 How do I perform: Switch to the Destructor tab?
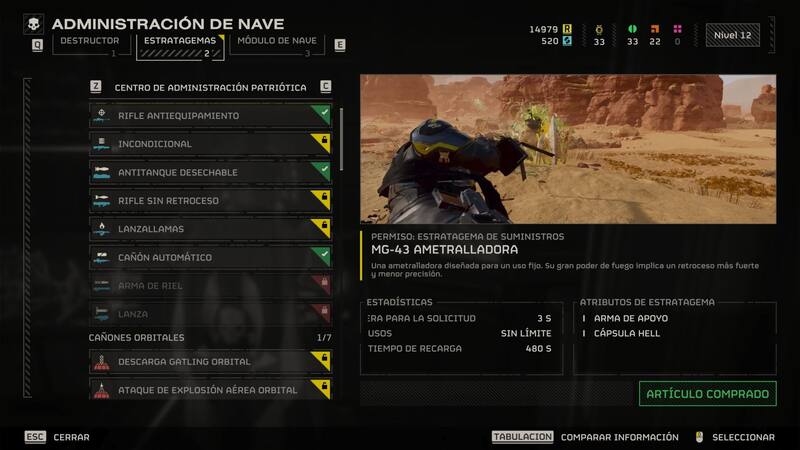(90, 43)
